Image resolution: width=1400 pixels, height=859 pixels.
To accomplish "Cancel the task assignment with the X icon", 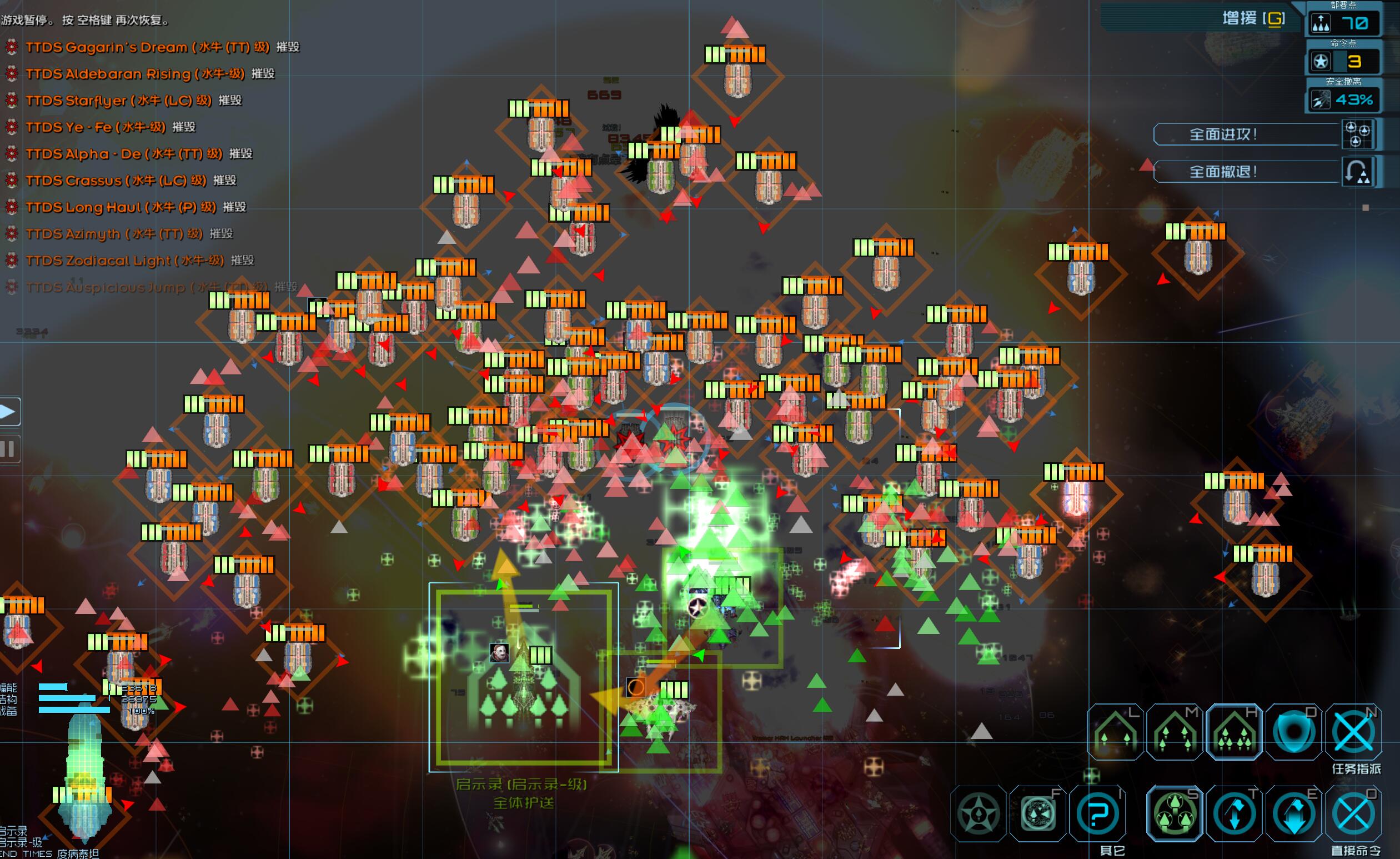I will 1353,732.
